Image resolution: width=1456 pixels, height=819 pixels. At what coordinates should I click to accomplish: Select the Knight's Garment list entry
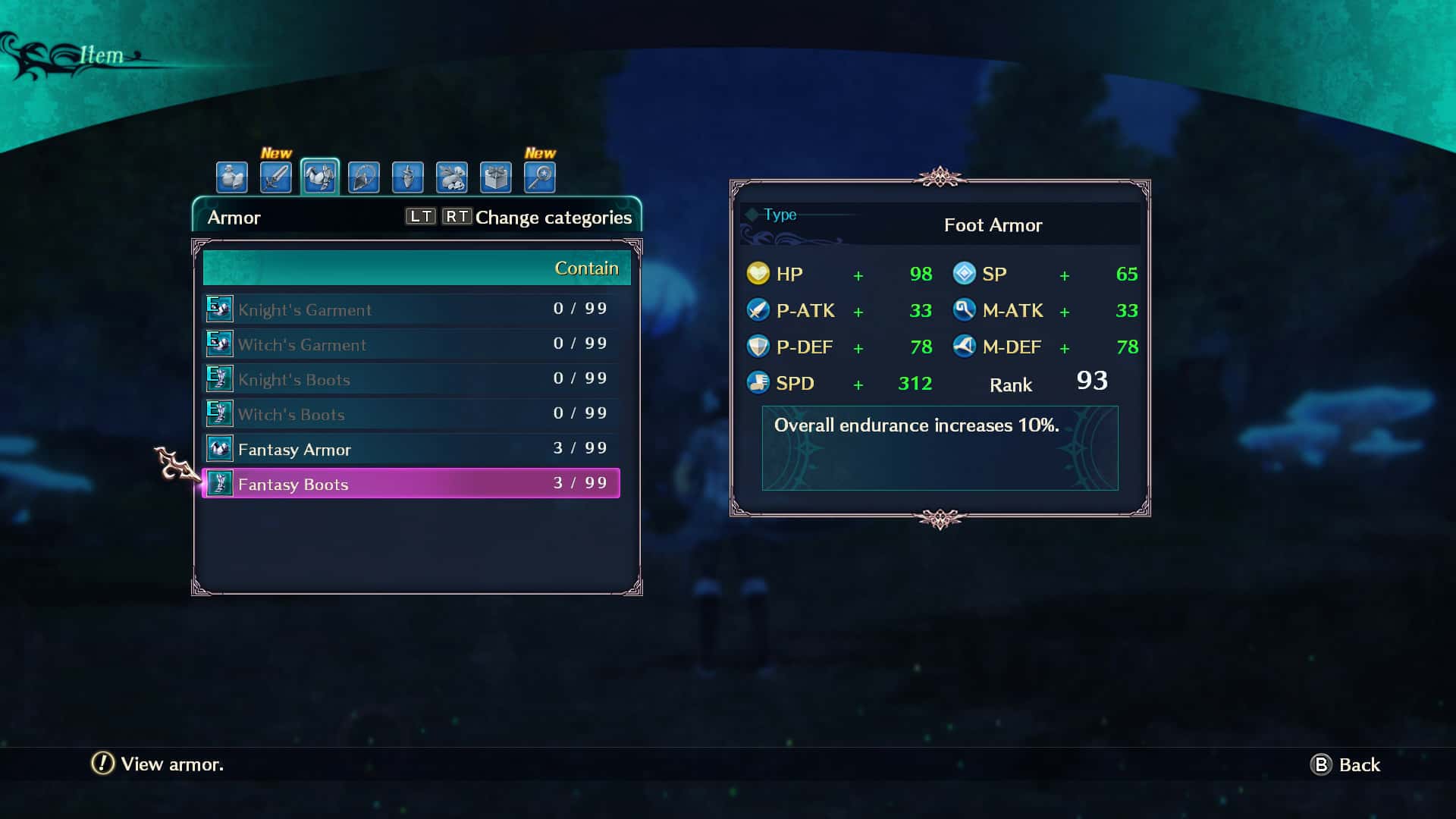pyautogui.click(x=305, y=309)
